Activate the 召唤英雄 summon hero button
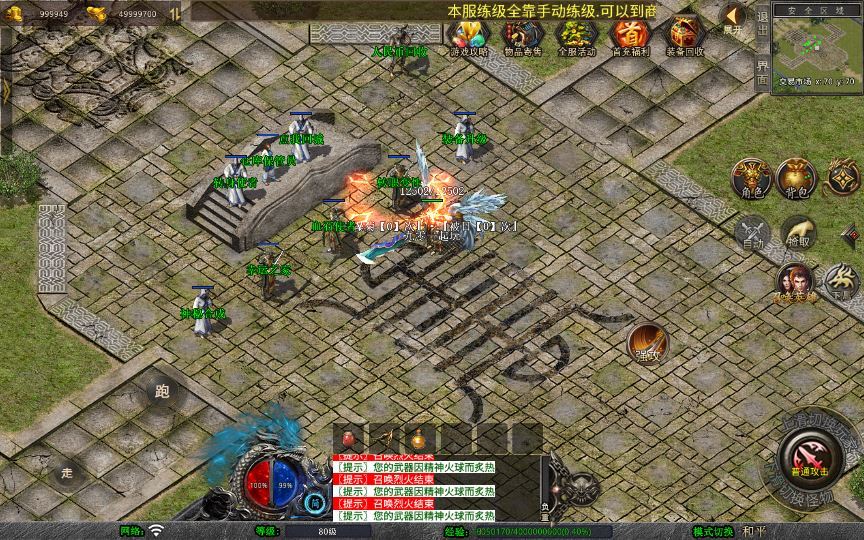 point(795,281)
